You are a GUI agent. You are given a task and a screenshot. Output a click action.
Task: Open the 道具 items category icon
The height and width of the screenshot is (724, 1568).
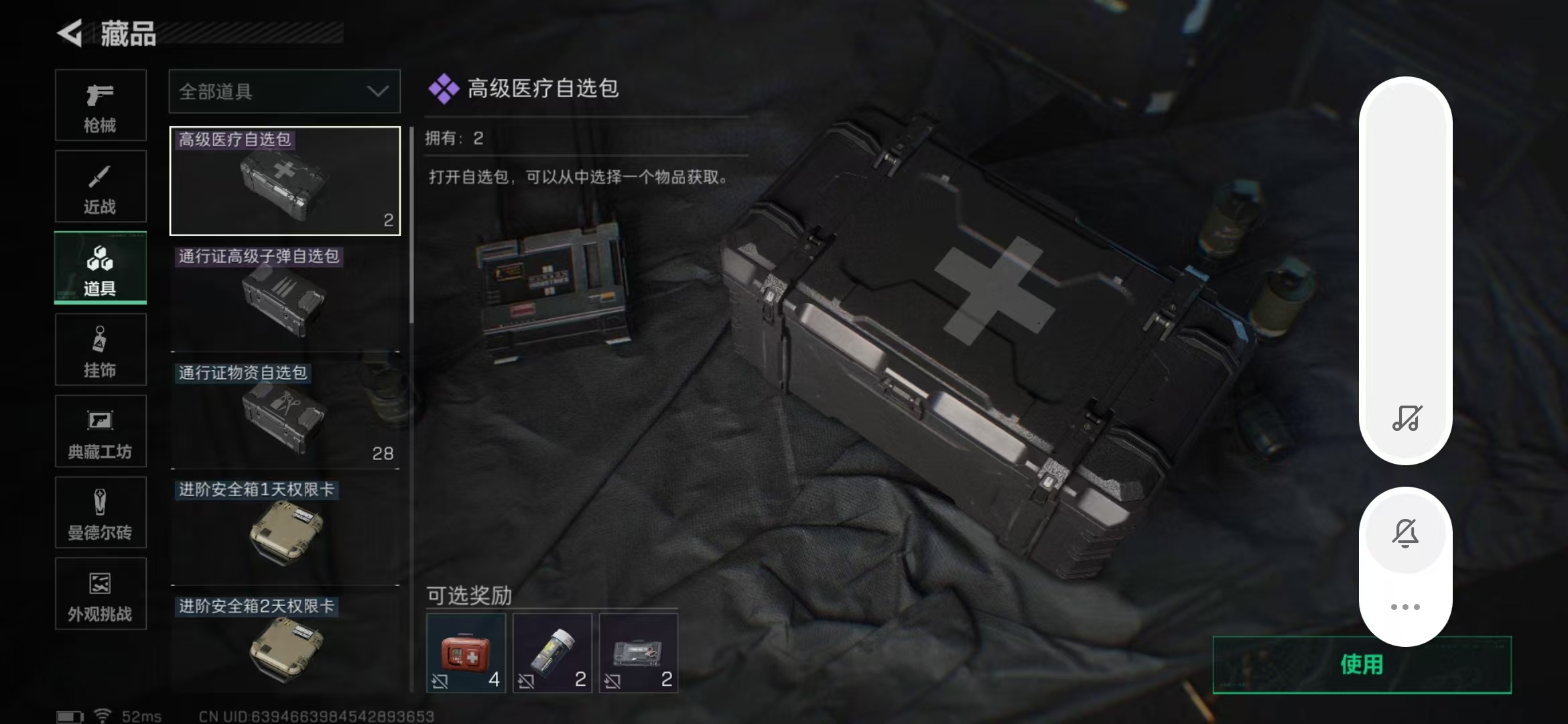tap(100, 268)
